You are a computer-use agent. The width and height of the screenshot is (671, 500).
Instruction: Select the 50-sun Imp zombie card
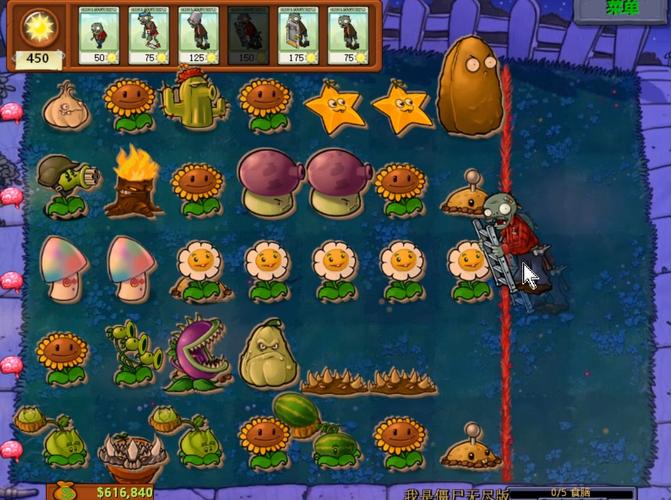(x=100, y=36)
